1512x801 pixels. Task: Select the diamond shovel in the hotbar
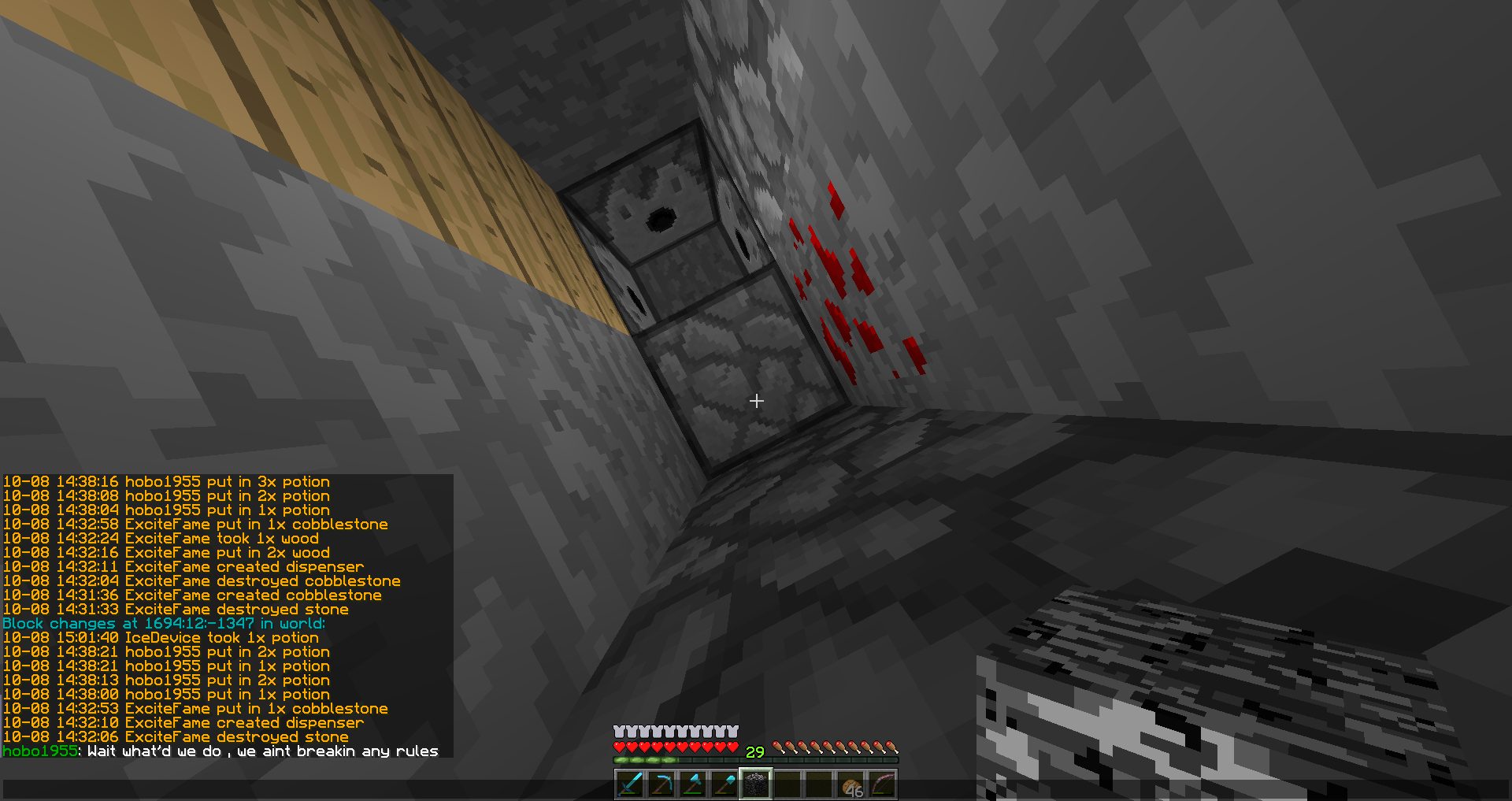[x=725, y=784]
